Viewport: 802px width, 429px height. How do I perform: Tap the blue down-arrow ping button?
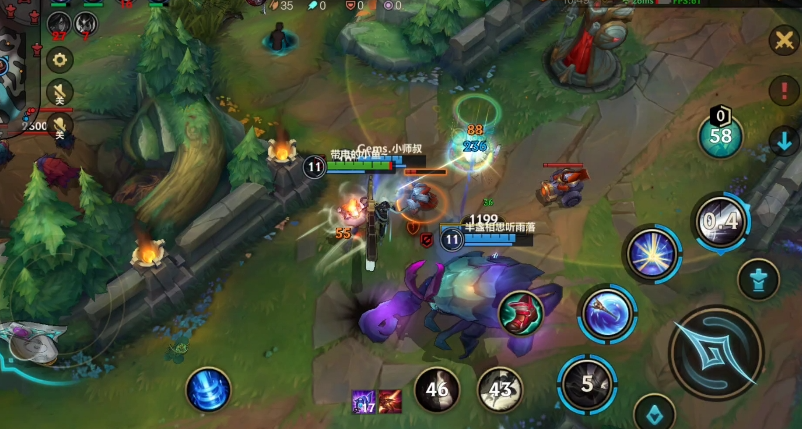783,141
